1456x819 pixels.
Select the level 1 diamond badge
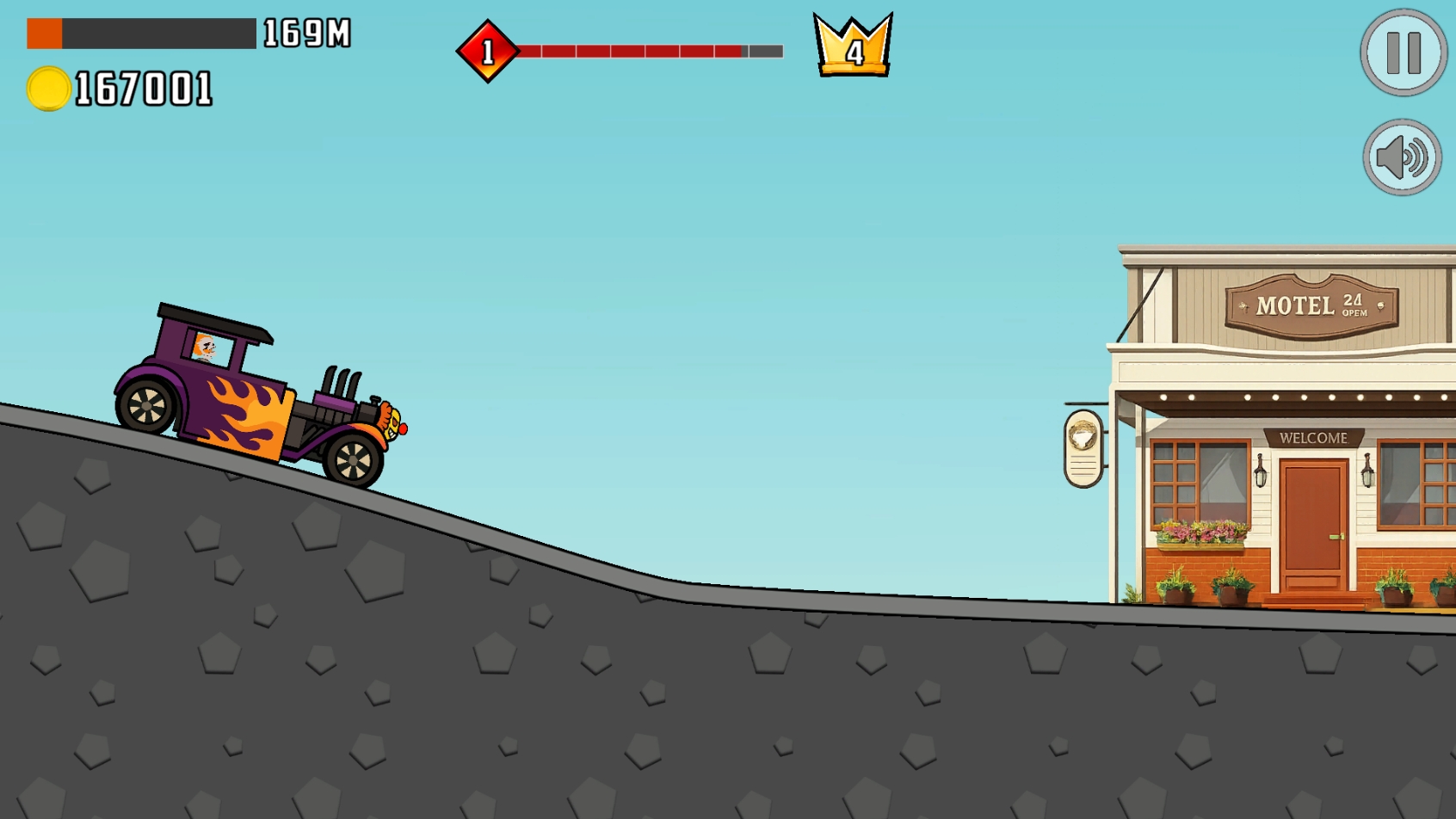coord(487,50)
